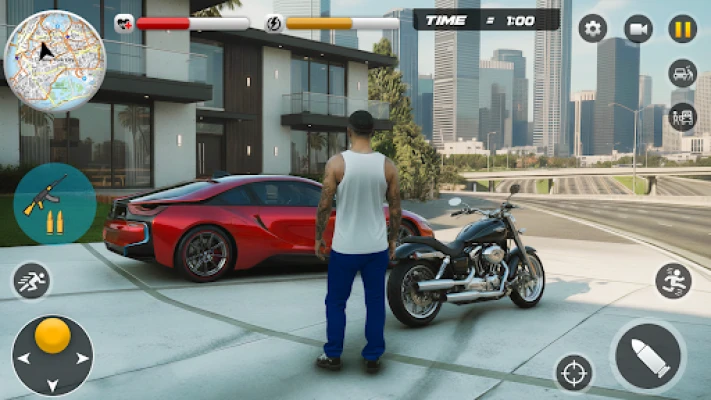
Task: Tap the yellow ball movement joystick
Action: tap(52, 337)
